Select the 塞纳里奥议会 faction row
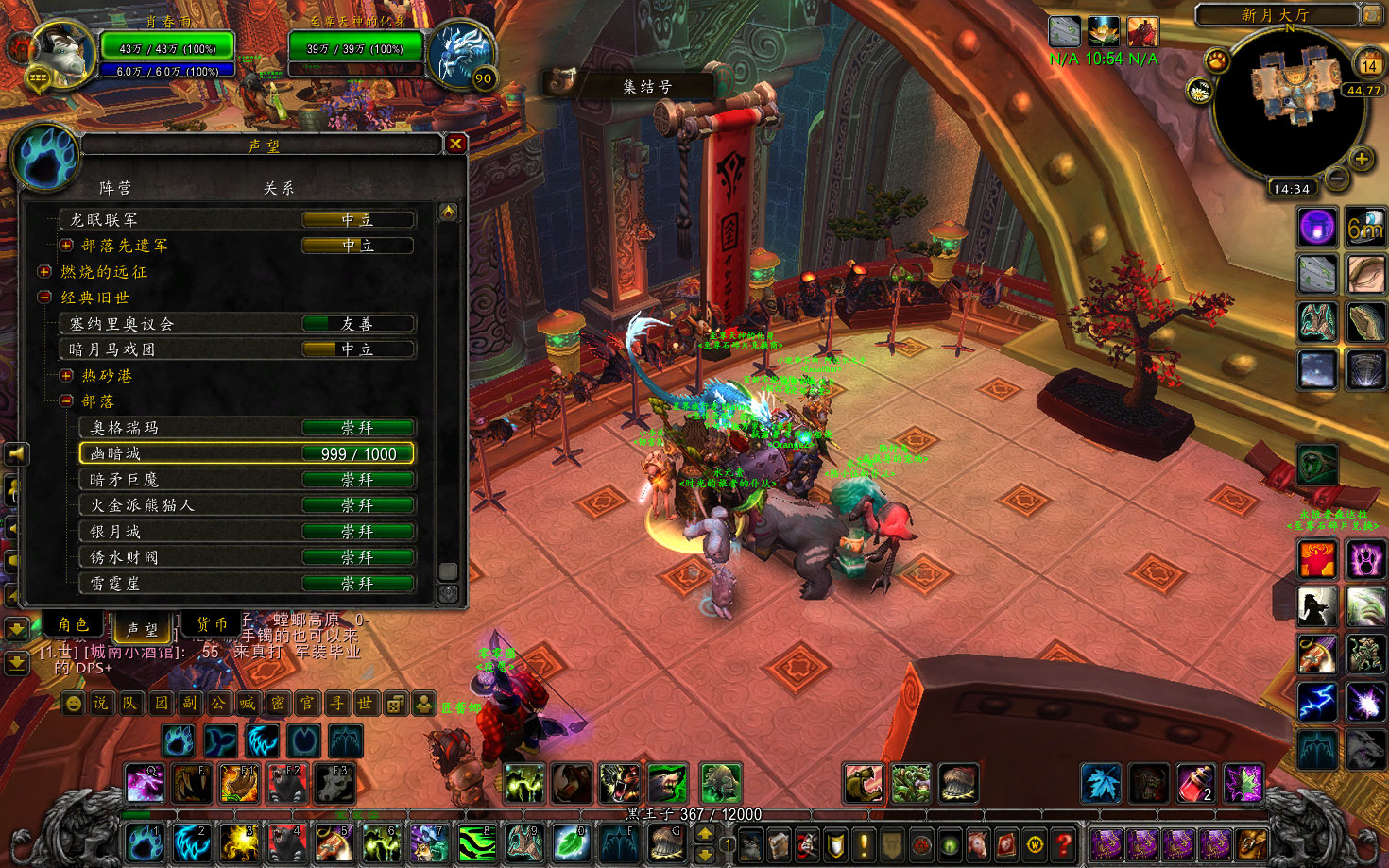The image size is (1389, 868). [236, 324]
